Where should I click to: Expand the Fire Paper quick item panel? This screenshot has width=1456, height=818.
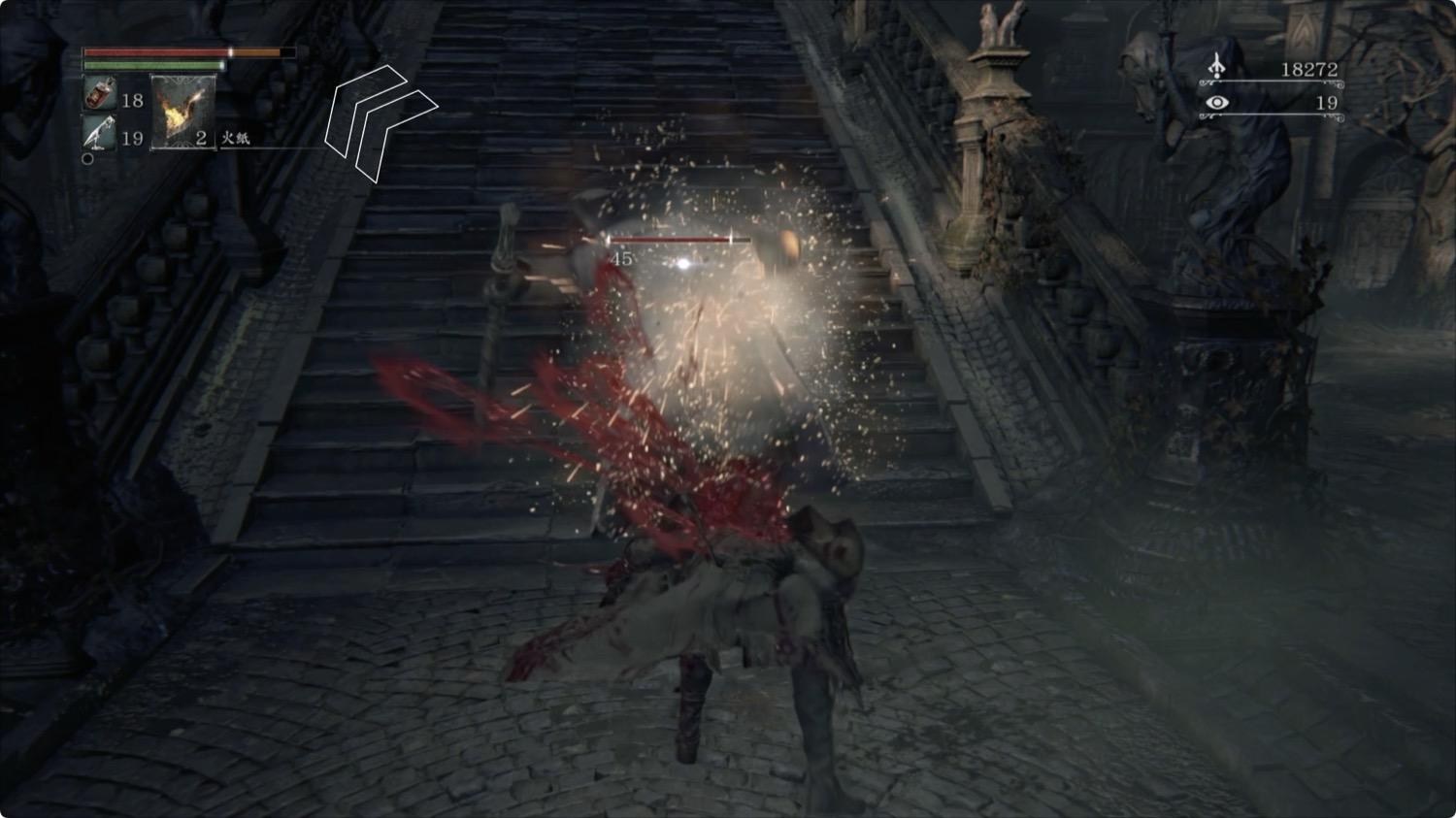(x=181, y=107)
